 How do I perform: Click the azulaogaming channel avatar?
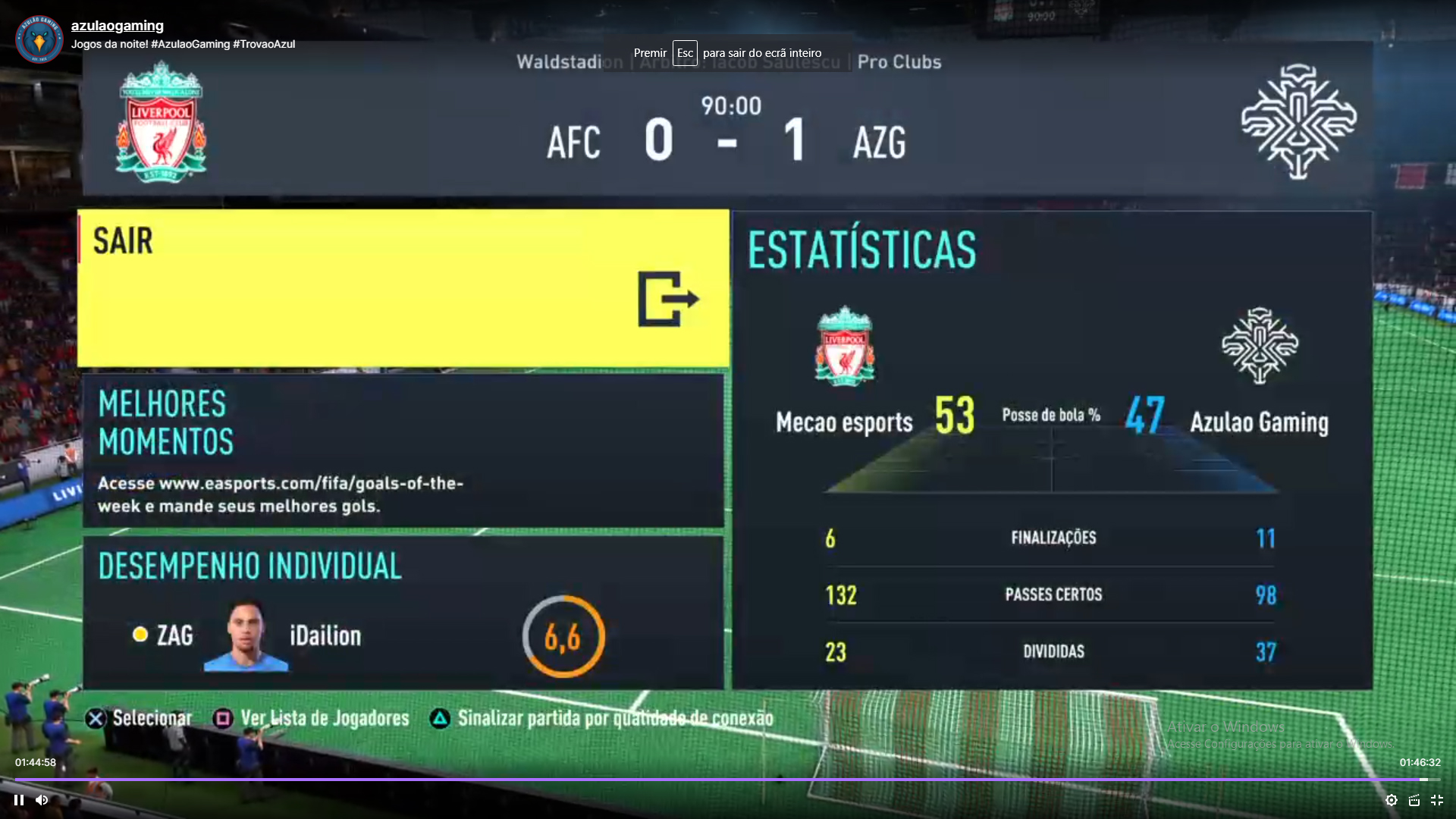click(x=39, y=39)
